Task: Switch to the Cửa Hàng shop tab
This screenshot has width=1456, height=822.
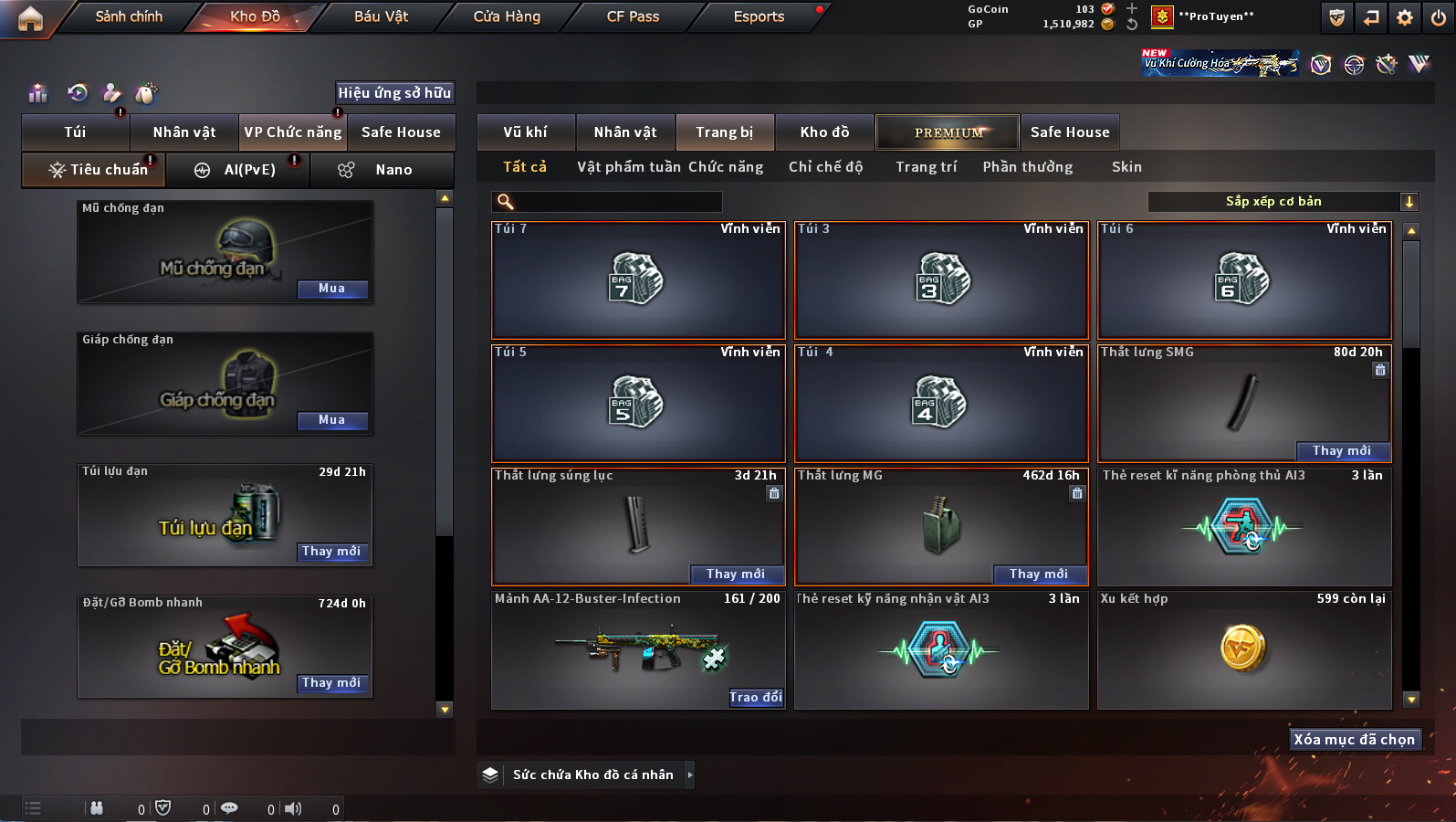Action: pyautogui.click(x=507, y=16)
